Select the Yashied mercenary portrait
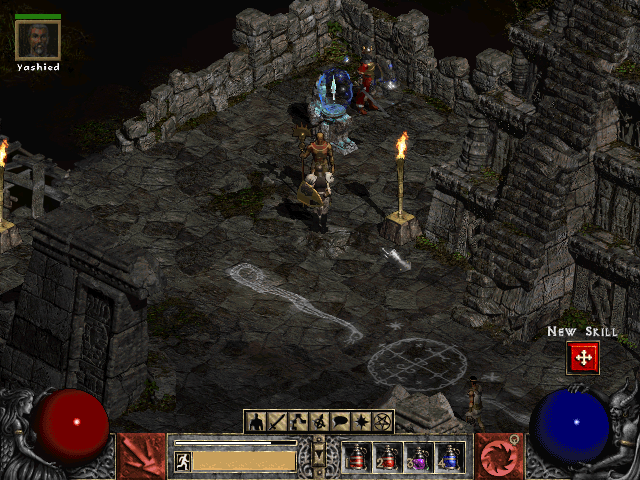Viewport: 640px width, 480px height. [x=38, y=40]
